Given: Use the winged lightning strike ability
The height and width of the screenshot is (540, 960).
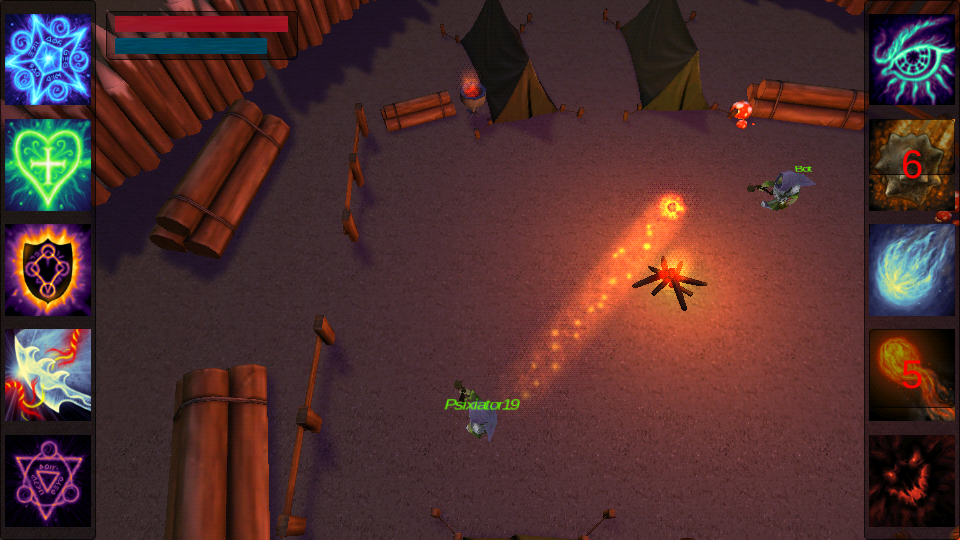Looking at the screenshot, I should click(x=48, y=375).
